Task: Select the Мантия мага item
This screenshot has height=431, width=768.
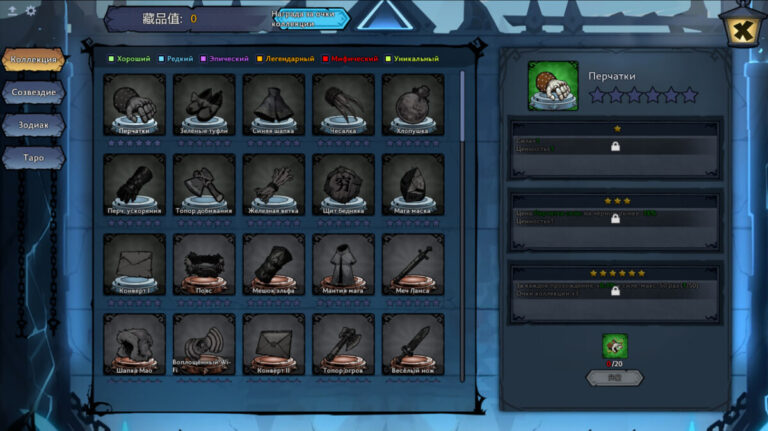Action: pos(343,263)
